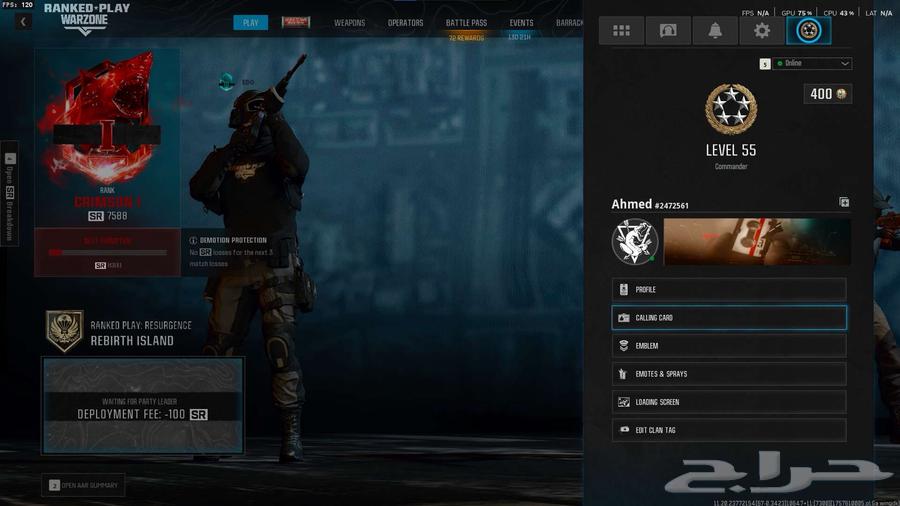Open the Loading Screen option

click(x=729, y=402)
